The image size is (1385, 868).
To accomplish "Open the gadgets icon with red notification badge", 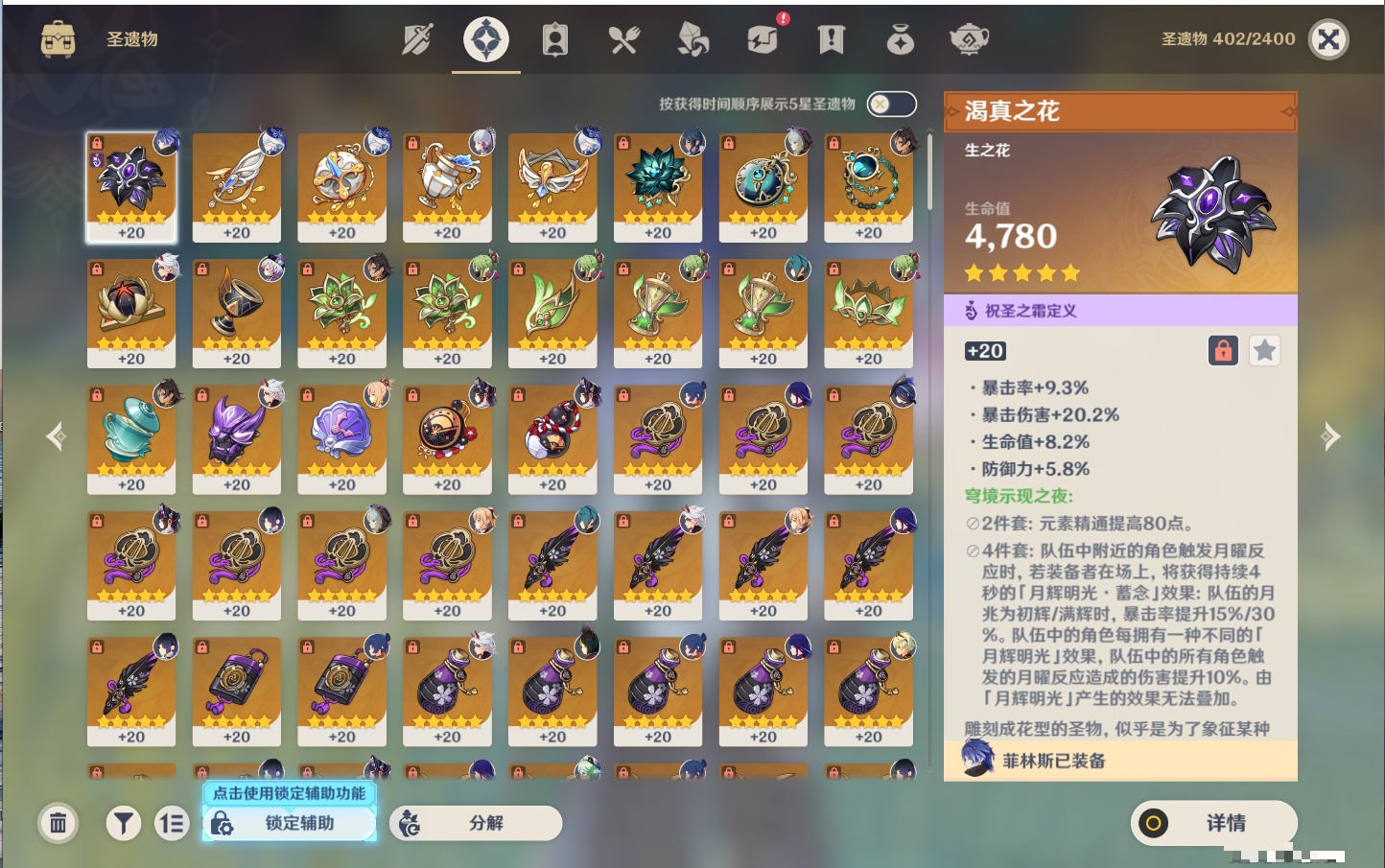I will click(x=762, y=39).
